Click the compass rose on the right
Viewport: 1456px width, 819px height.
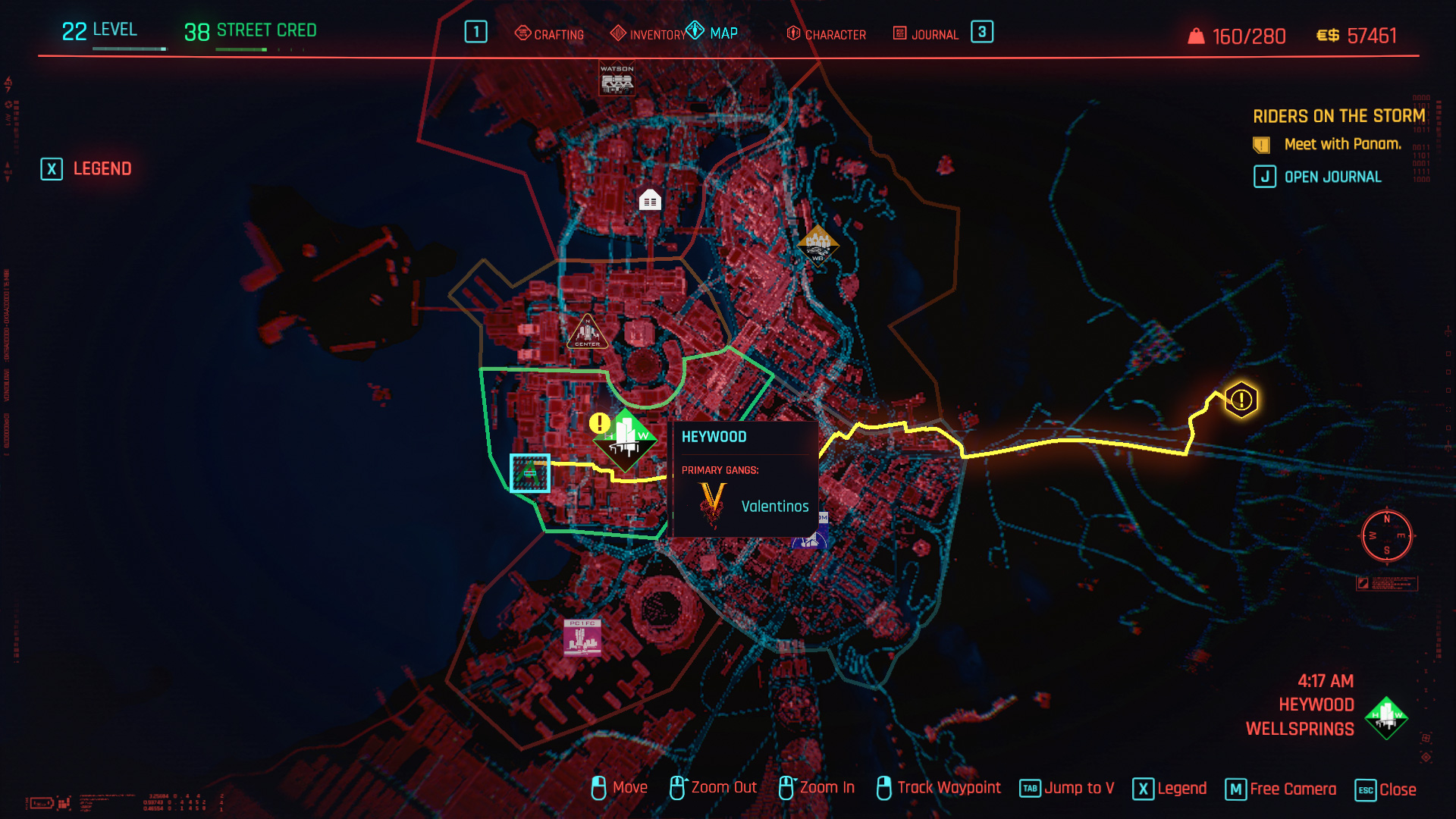(x=1386, y=537)
